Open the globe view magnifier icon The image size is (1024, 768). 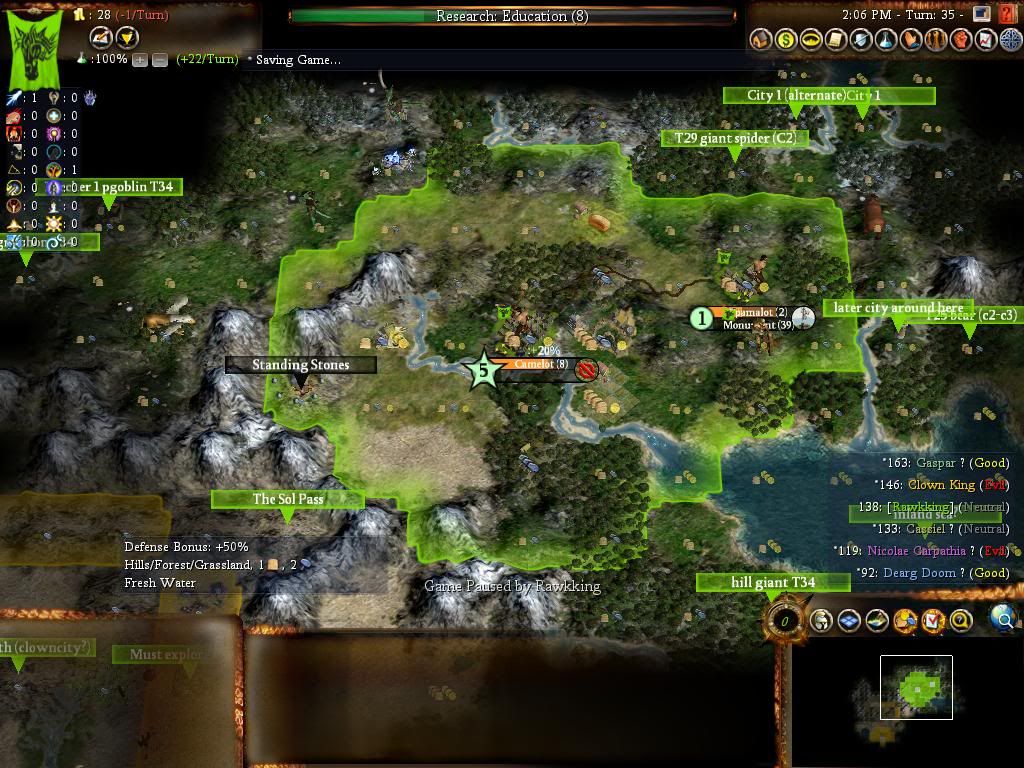coord(1003,620)
